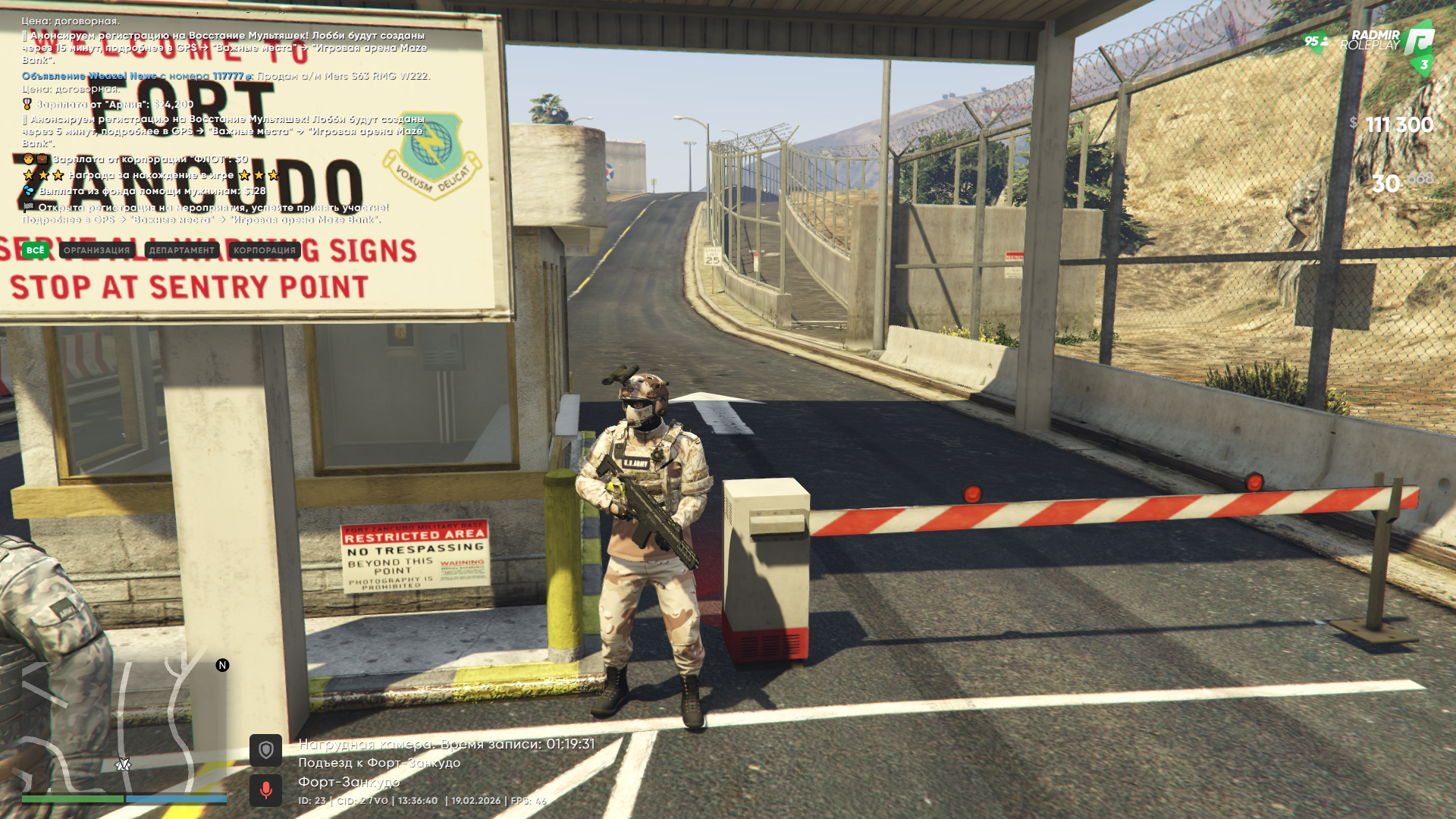Switch to the ОРГАНИЗАЦИЯ chat tab

[x=96, y=250]
